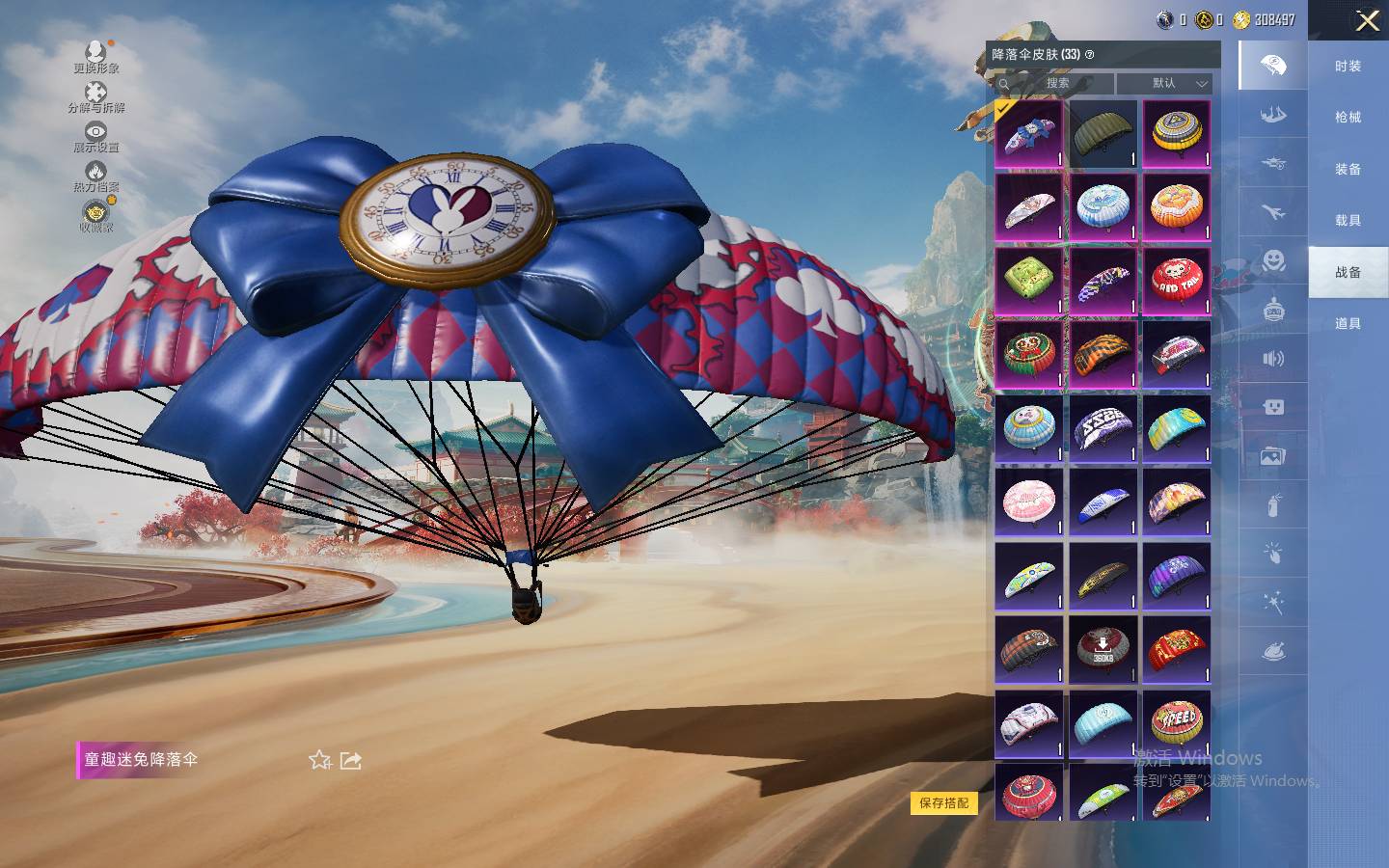The width and height of the screenshot is (1389, 868).
Task: Open the 默认 sort dropdown
Action: [x=1164, y=83]
